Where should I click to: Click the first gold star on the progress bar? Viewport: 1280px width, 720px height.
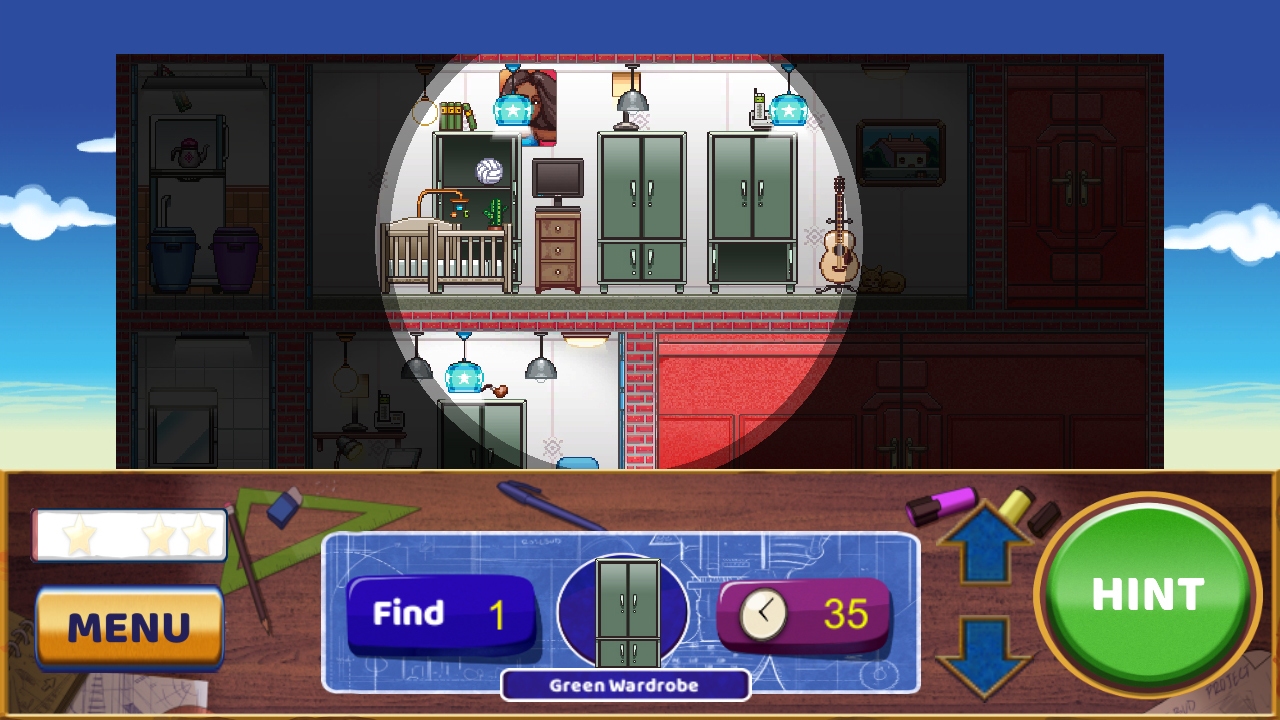tap(78, 535)
